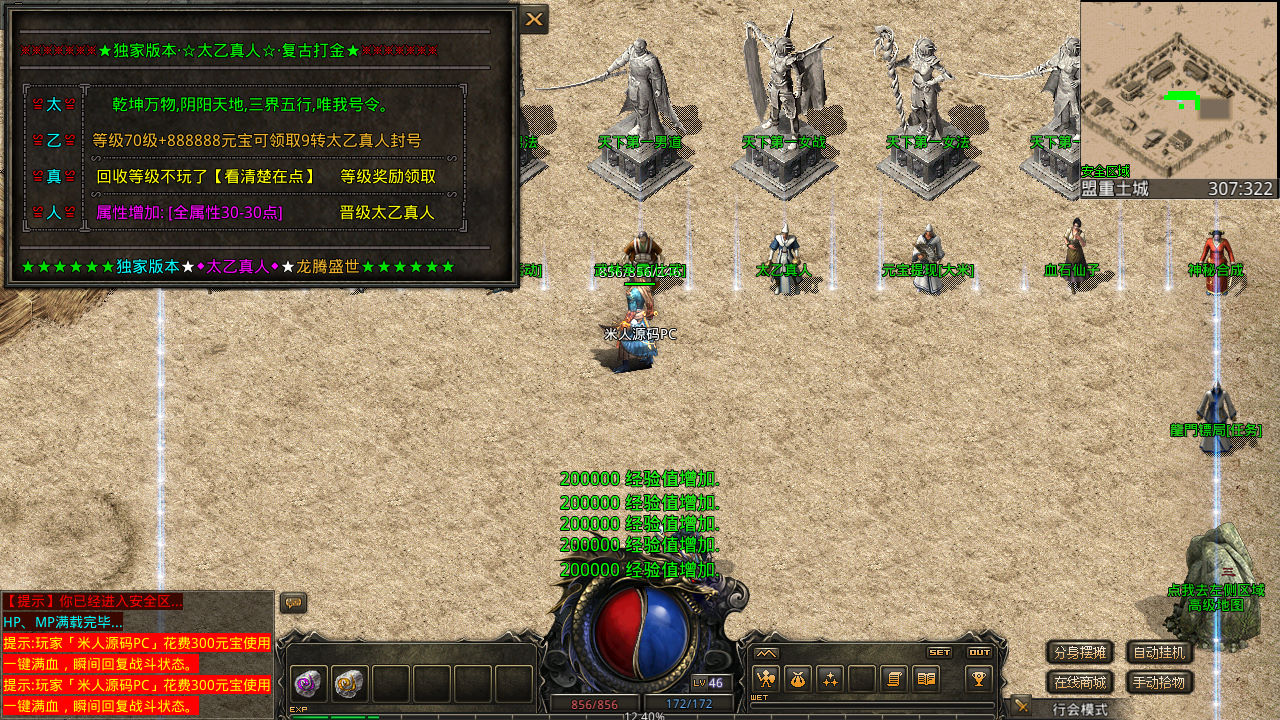The image size is (1280, 720).
Task: Open the trophy ranking icon
Action: (x=978, y=679)
